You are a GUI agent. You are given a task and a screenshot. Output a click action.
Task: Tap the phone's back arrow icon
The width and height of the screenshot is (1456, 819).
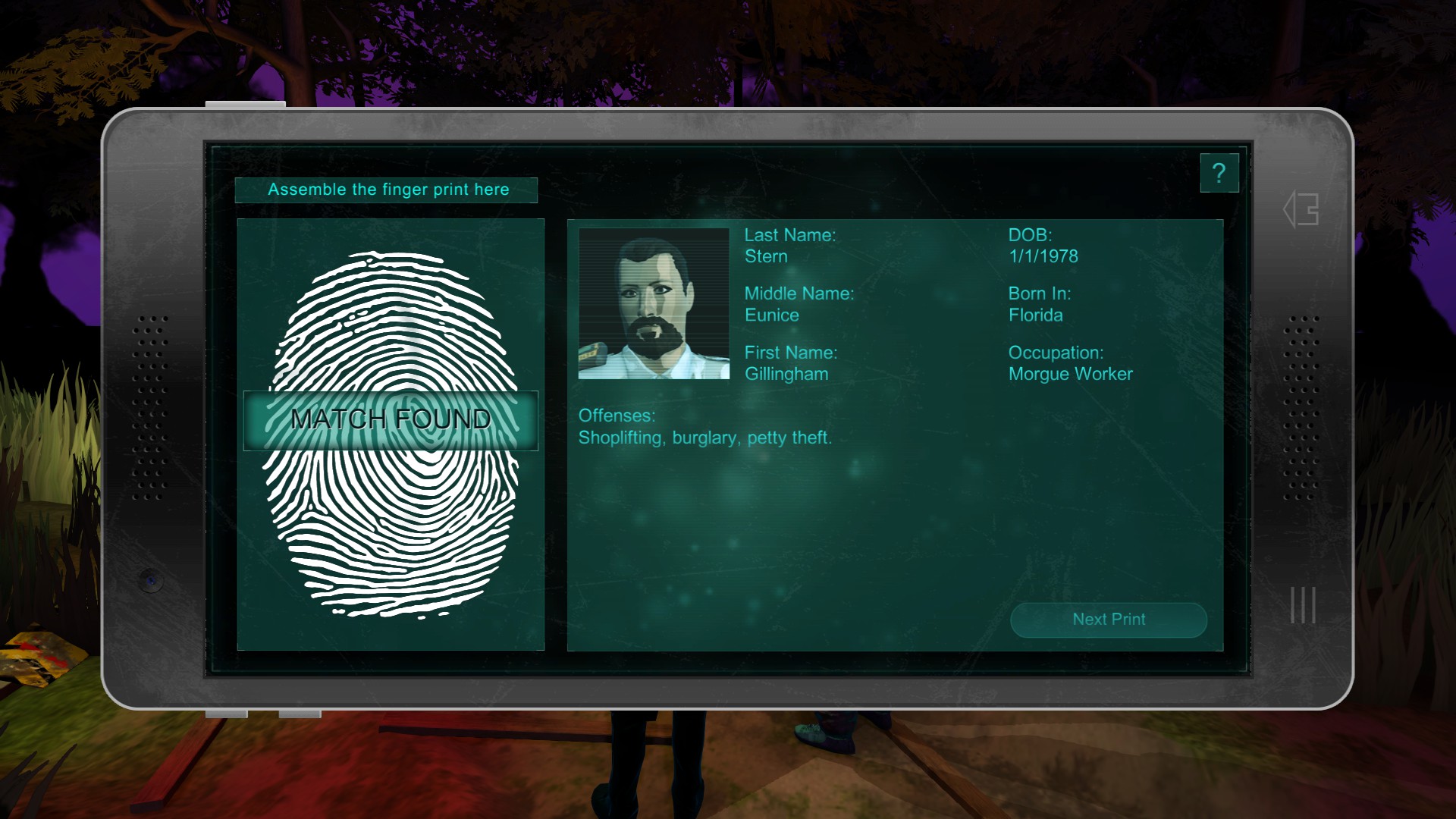pos(1301,209)
